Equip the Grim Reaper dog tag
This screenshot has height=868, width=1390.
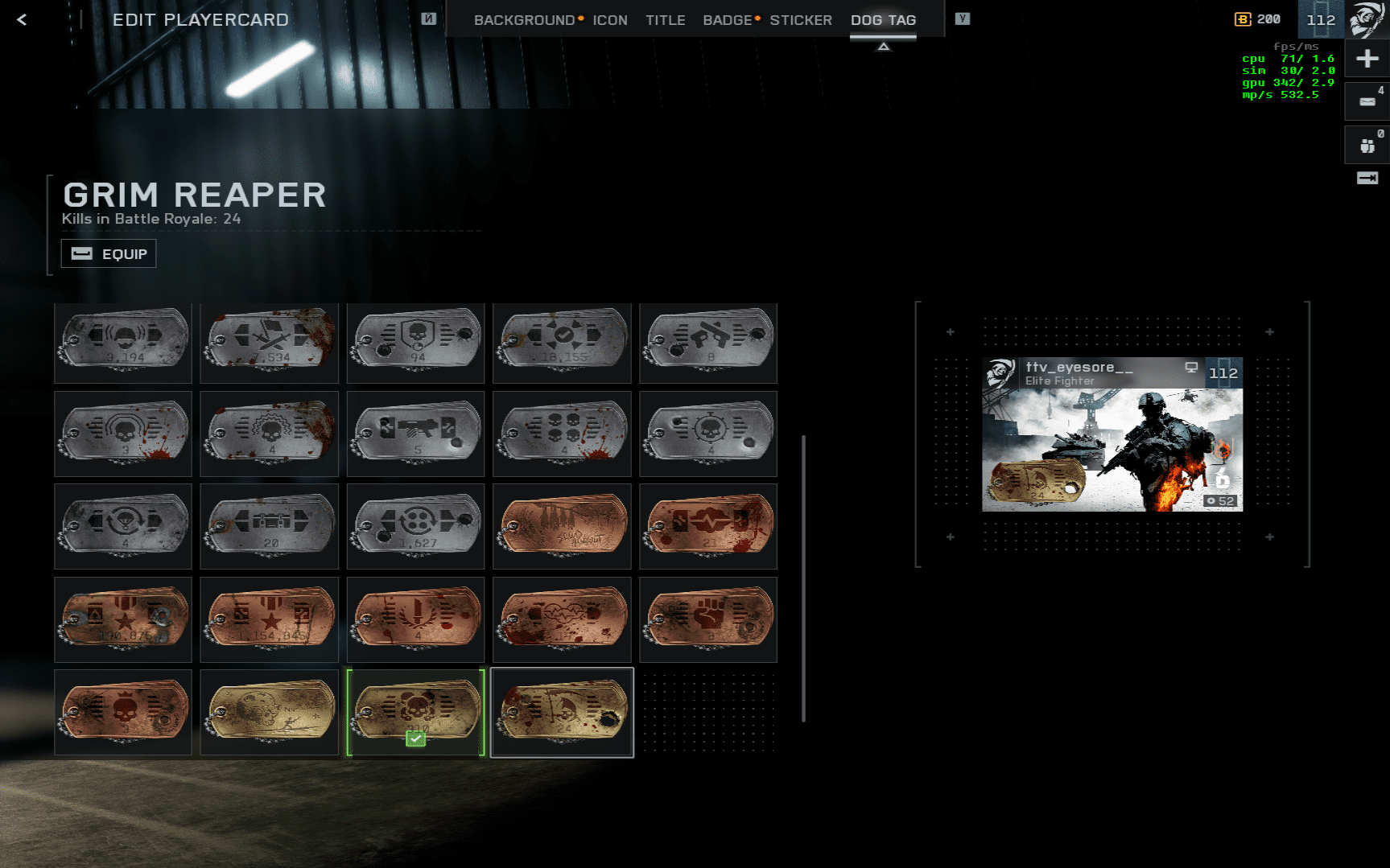pos(109,254)
